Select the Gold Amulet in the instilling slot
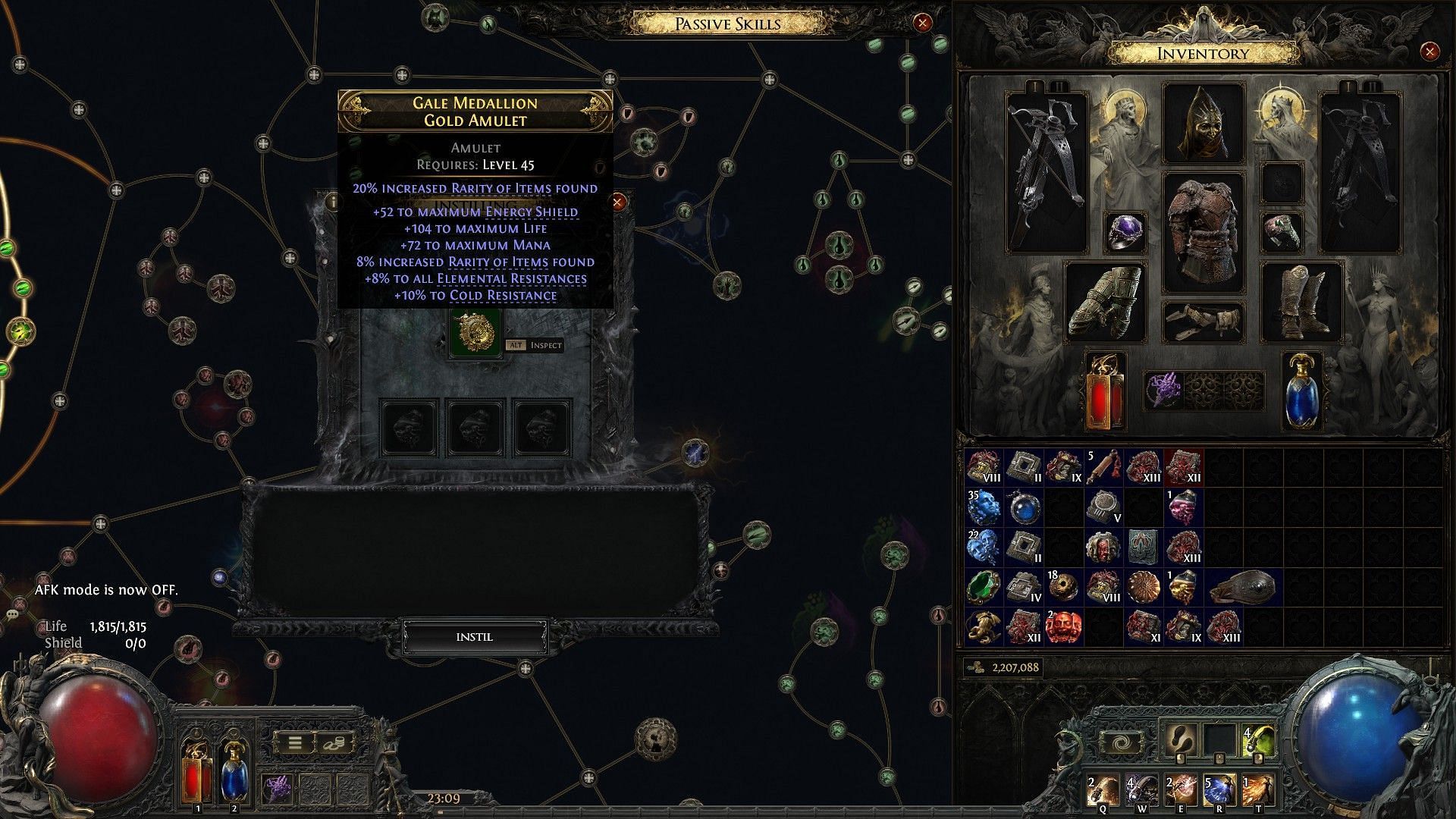The height and width of the screenshot is (819, 1456). [475, 333]
